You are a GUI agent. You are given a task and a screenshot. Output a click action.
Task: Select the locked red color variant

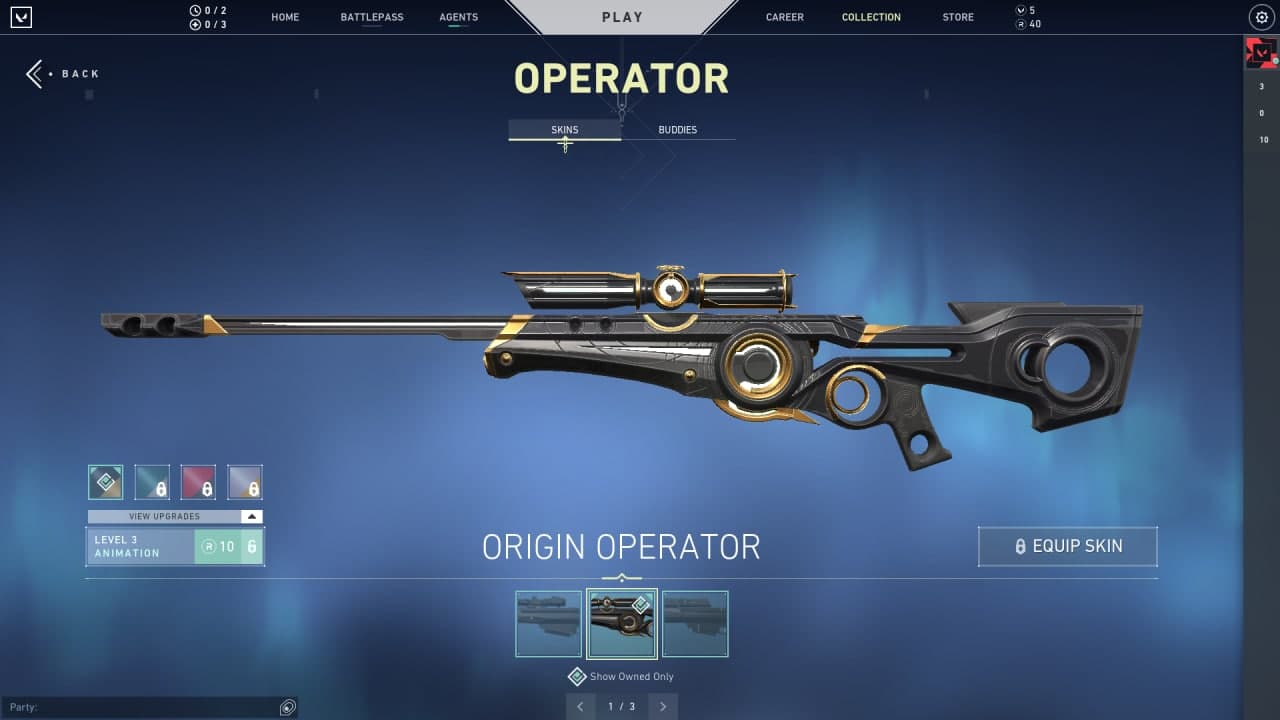click(x=198, y=482)
